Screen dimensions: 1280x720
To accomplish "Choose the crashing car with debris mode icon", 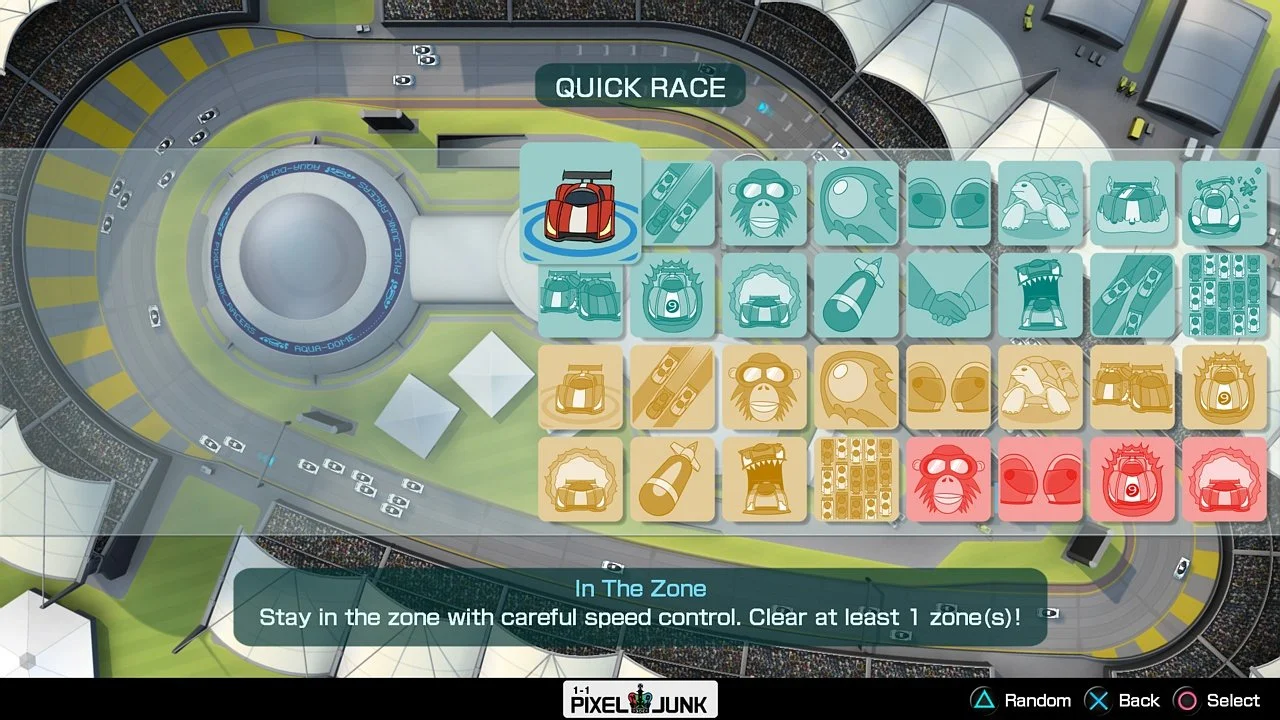I will click(x=1225, y=203).
